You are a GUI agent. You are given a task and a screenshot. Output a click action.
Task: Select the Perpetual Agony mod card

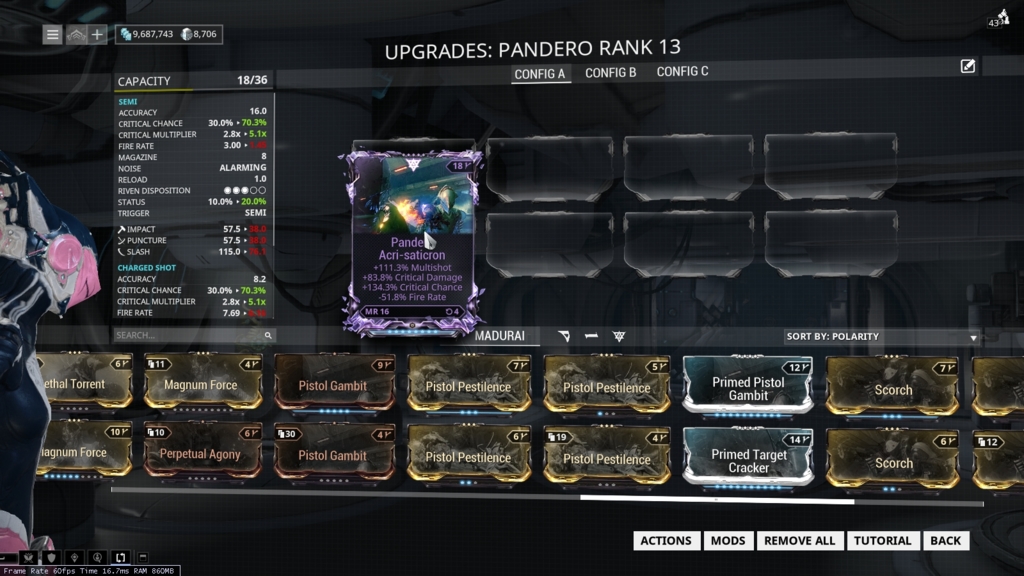click(x=201, y=455)
